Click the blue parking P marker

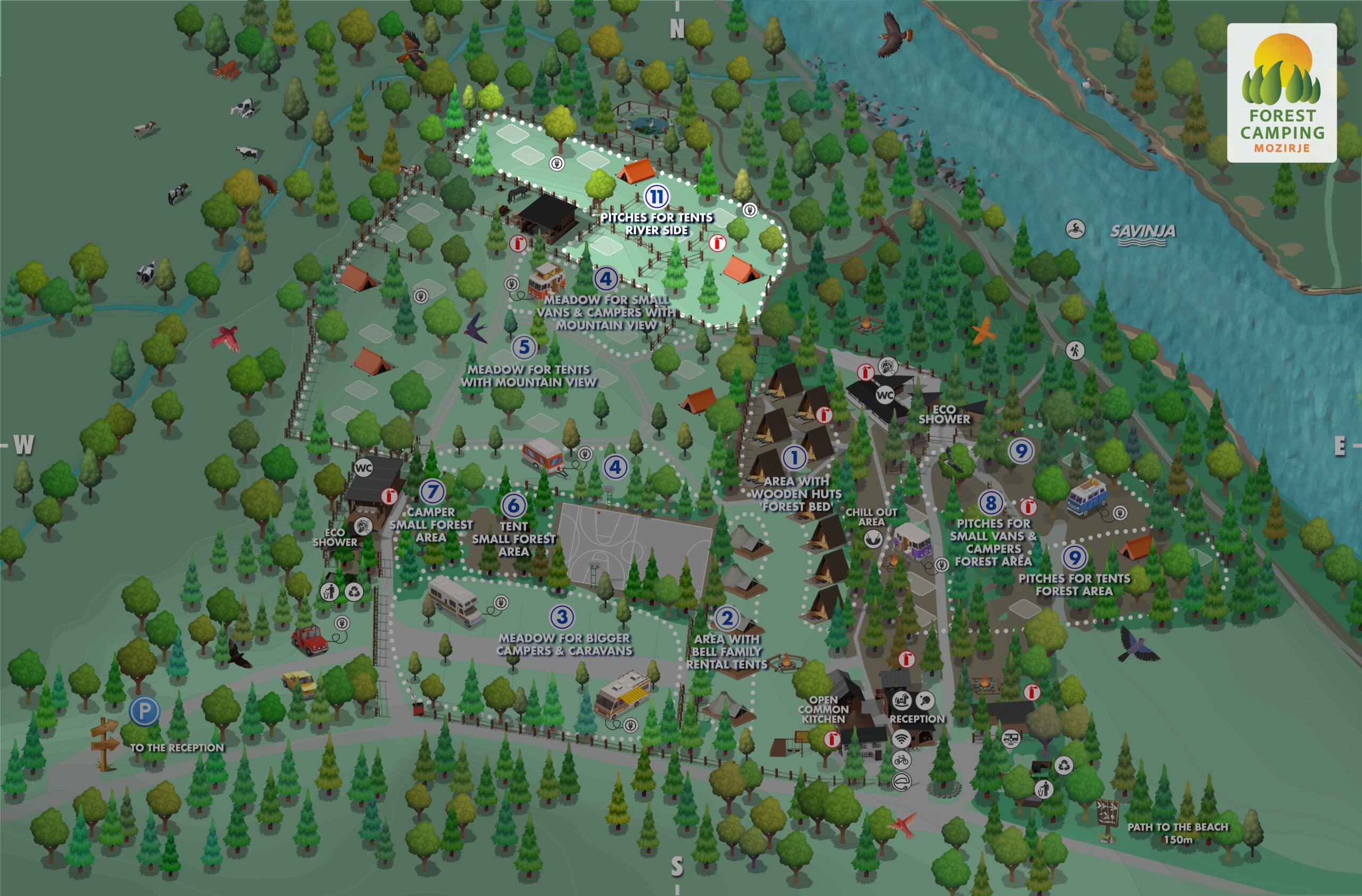point(144,711)
